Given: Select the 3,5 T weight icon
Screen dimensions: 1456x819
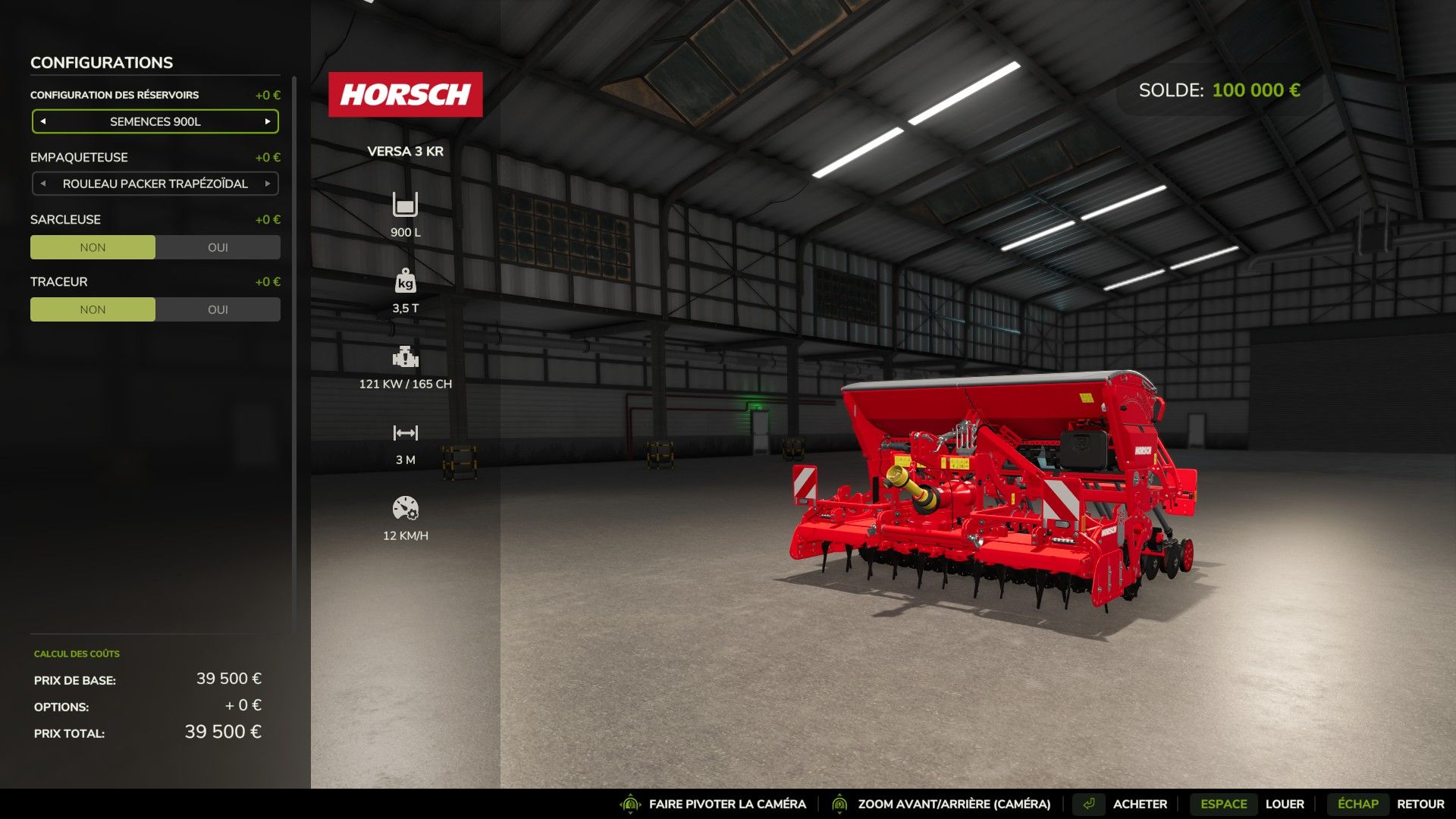Looking at the screenshot, I should (406, 281).
